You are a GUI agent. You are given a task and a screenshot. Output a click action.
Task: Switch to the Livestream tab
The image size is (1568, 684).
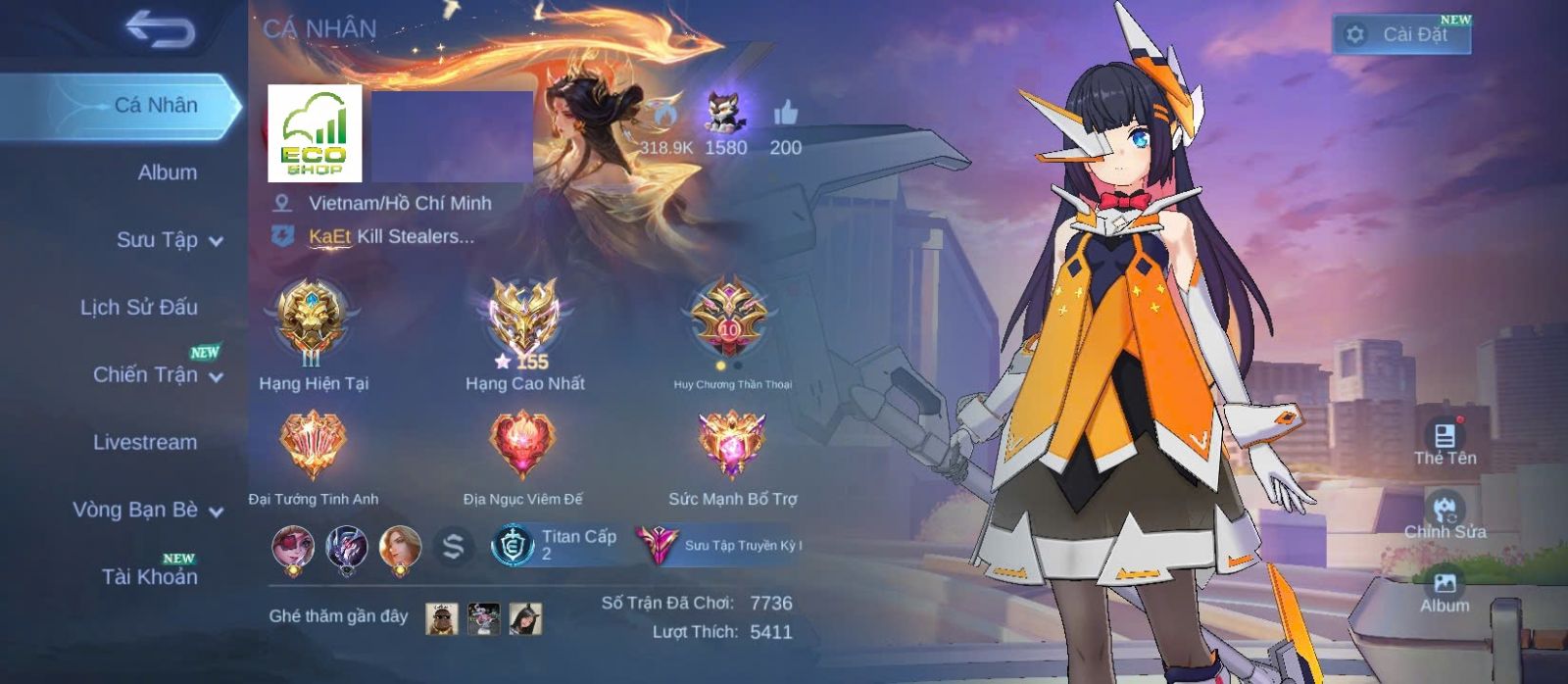point(145,442)
